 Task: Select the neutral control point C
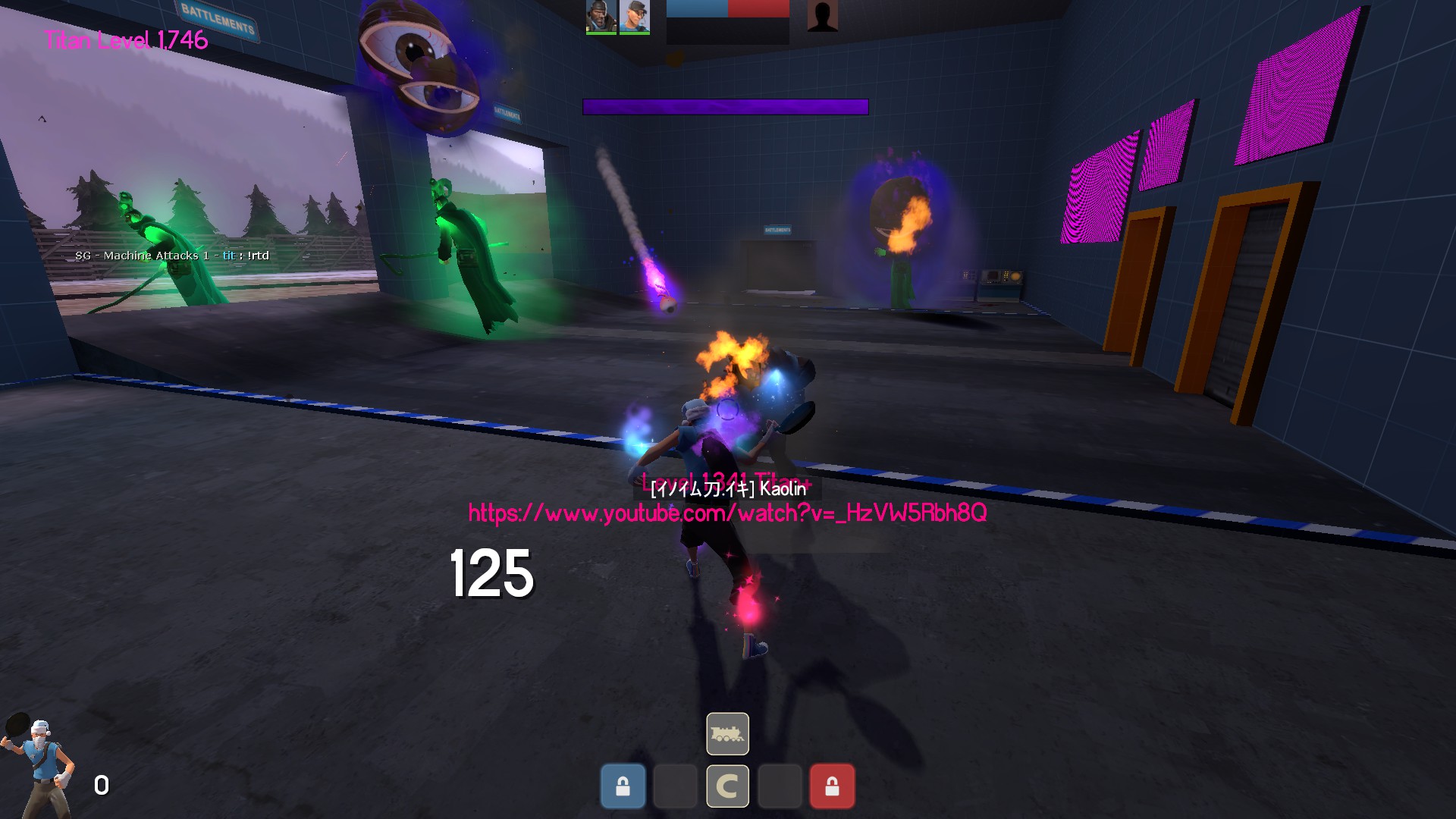point(727,786)
